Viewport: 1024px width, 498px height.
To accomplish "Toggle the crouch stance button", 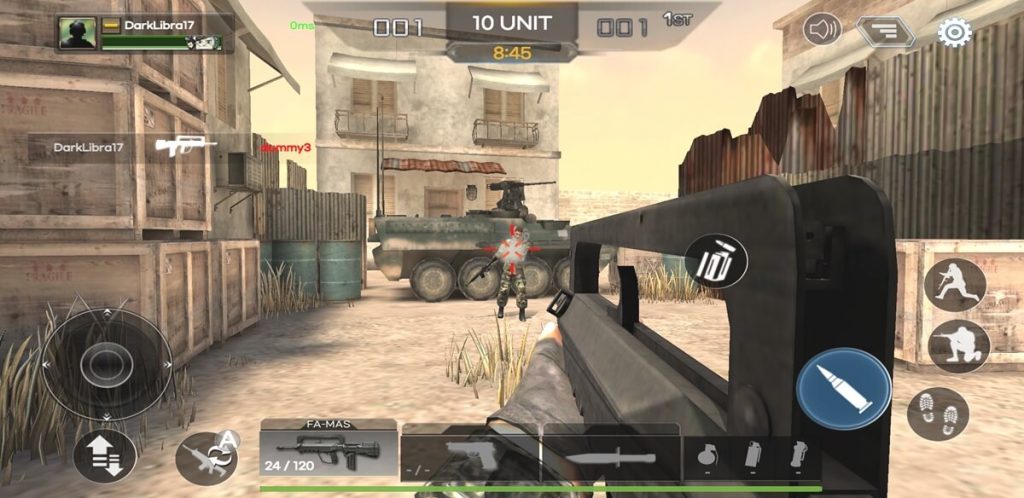I will point(958,346).
